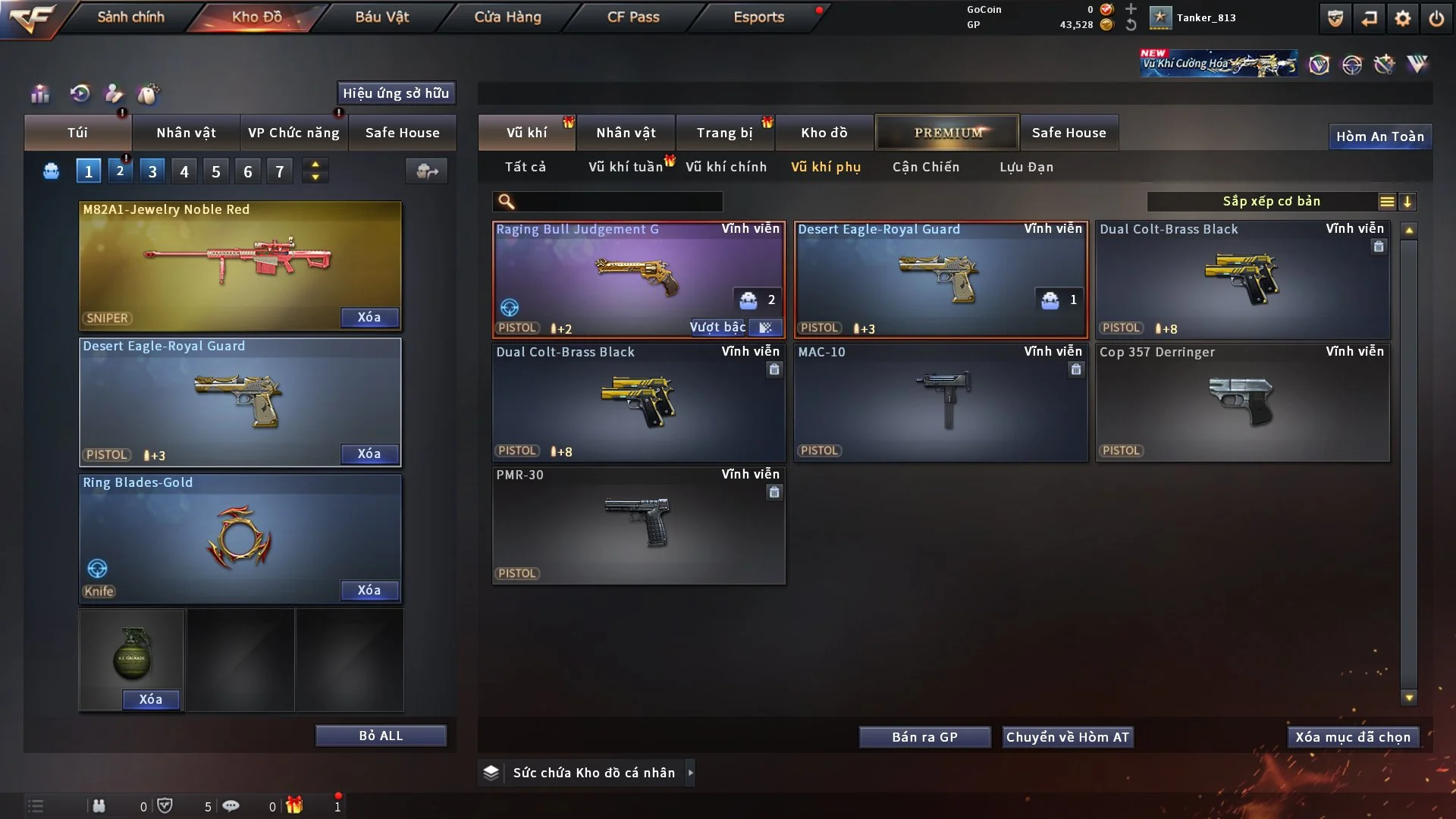Sell selected item with Bán ra GP

click(x=924, y=737)
